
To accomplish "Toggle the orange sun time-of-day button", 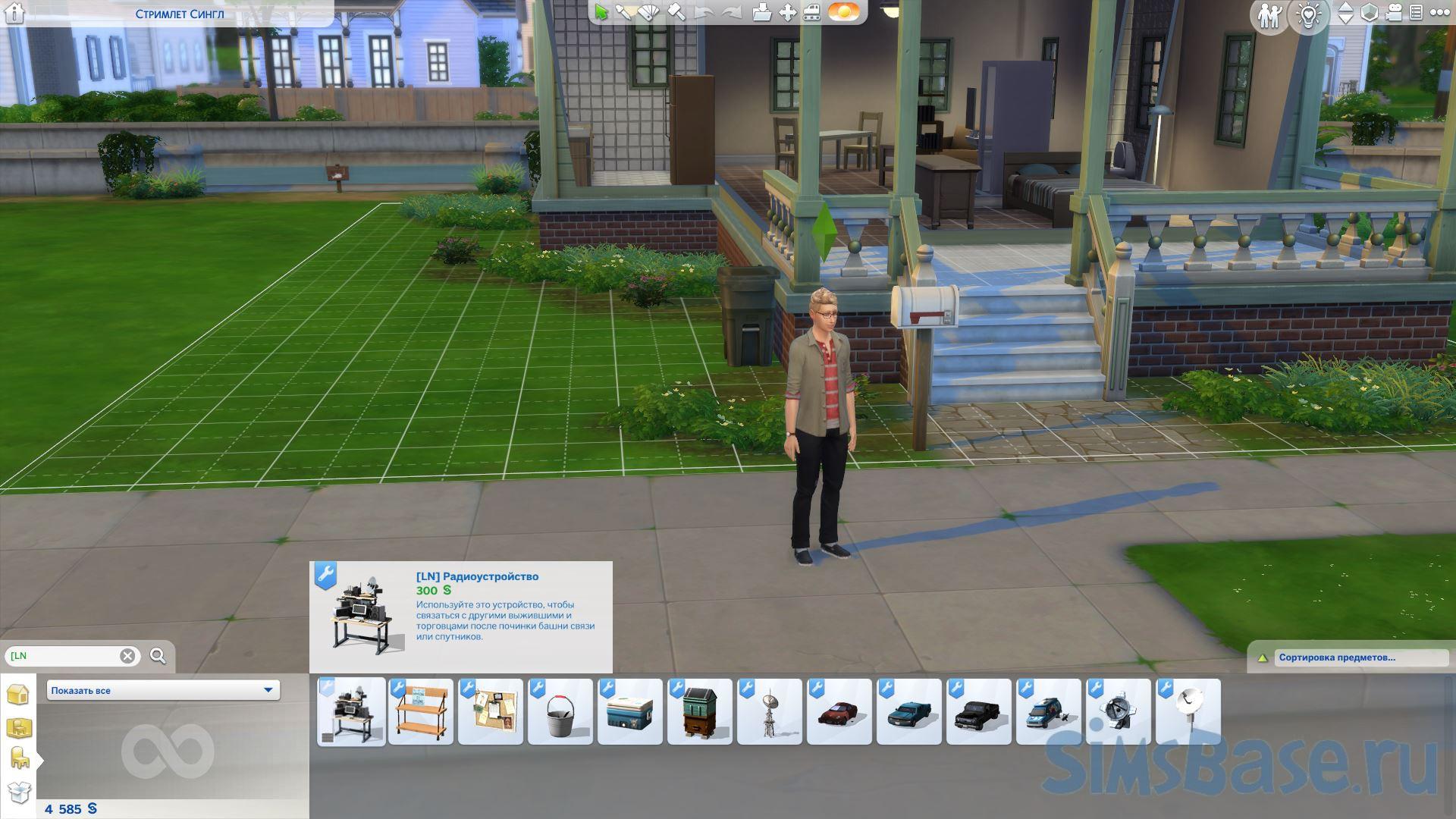I will point(843,12).
